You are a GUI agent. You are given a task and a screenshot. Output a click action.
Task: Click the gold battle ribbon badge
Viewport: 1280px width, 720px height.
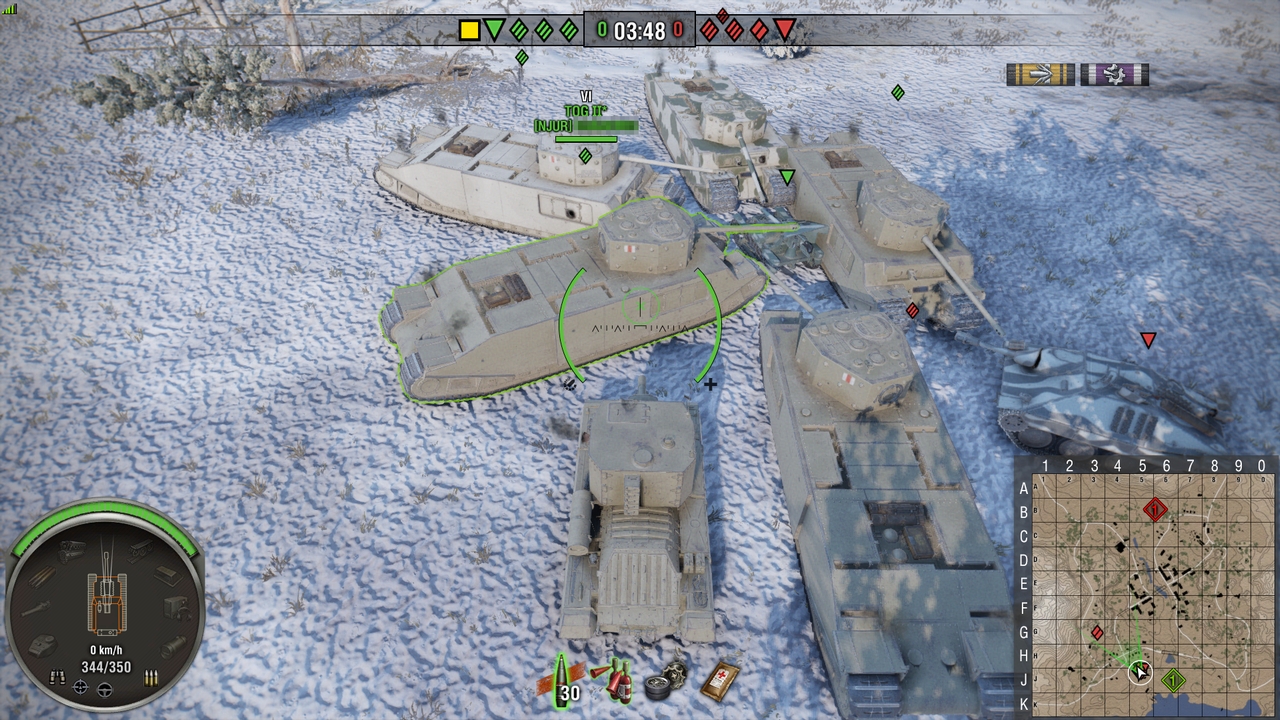click(1040, 75)
